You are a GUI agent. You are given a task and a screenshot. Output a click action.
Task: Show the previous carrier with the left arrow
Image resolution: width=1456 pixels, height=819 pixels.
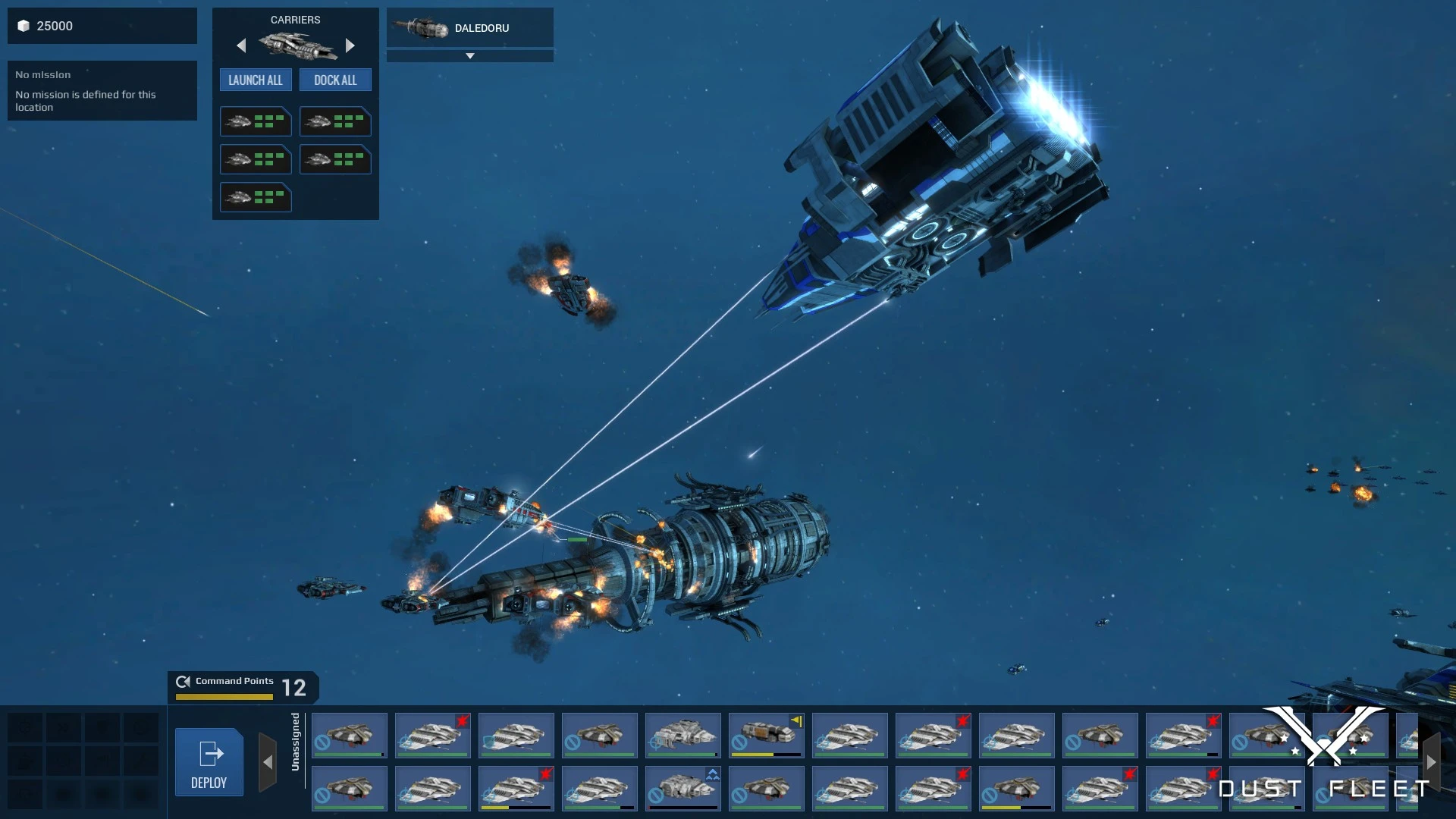tap(241, 45)
